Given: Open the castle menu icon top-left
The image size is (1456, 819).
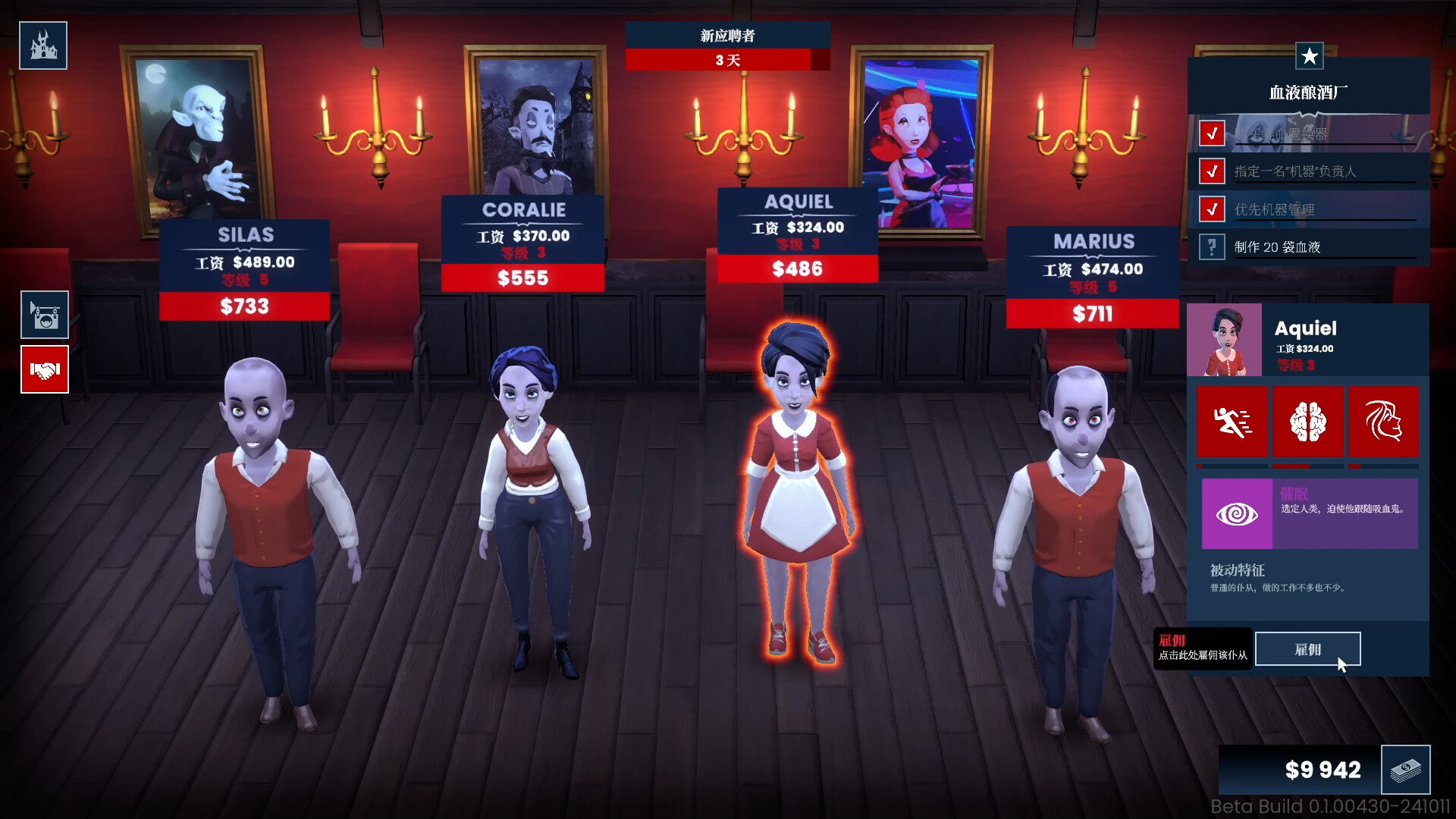Looking at the screenshot, I should [43, 45].
